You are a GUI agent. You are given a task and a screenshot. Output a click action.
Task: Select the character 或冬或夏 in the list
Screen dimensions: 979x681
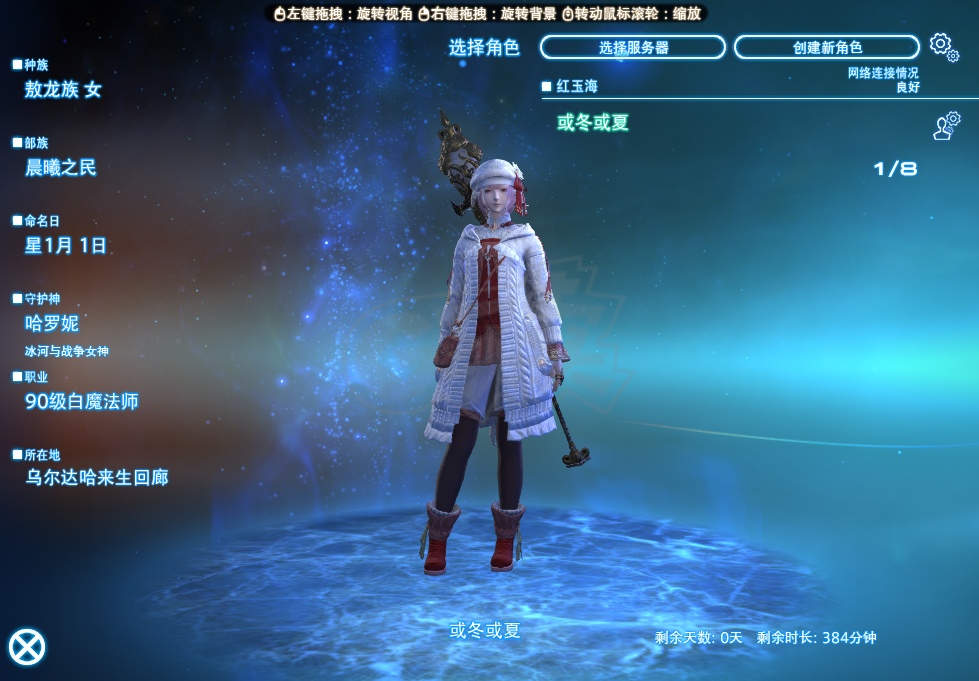tap(593, 123)
